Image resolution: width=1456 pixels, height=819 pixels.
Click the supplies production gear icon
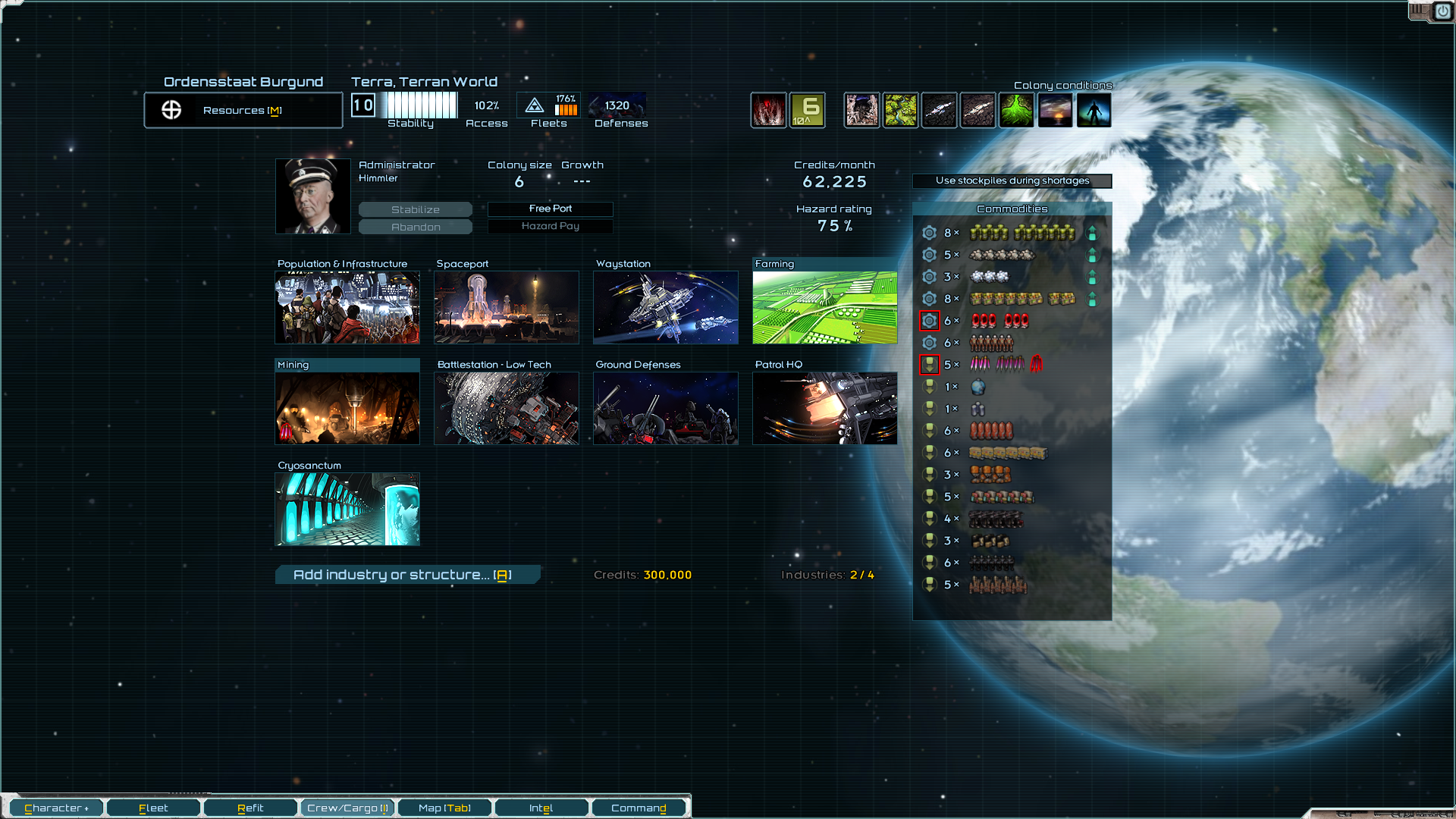click(x=930, y=233)
